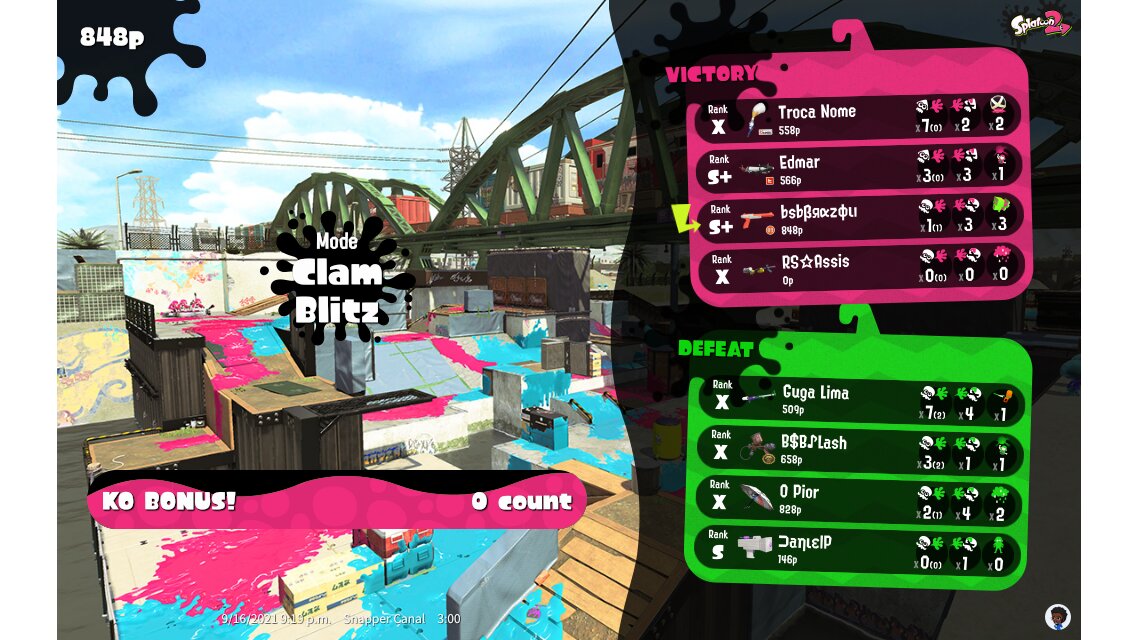Select Troca Nome's result row
This screenshot has width=1138, height=640.
(x=860, y=116)
